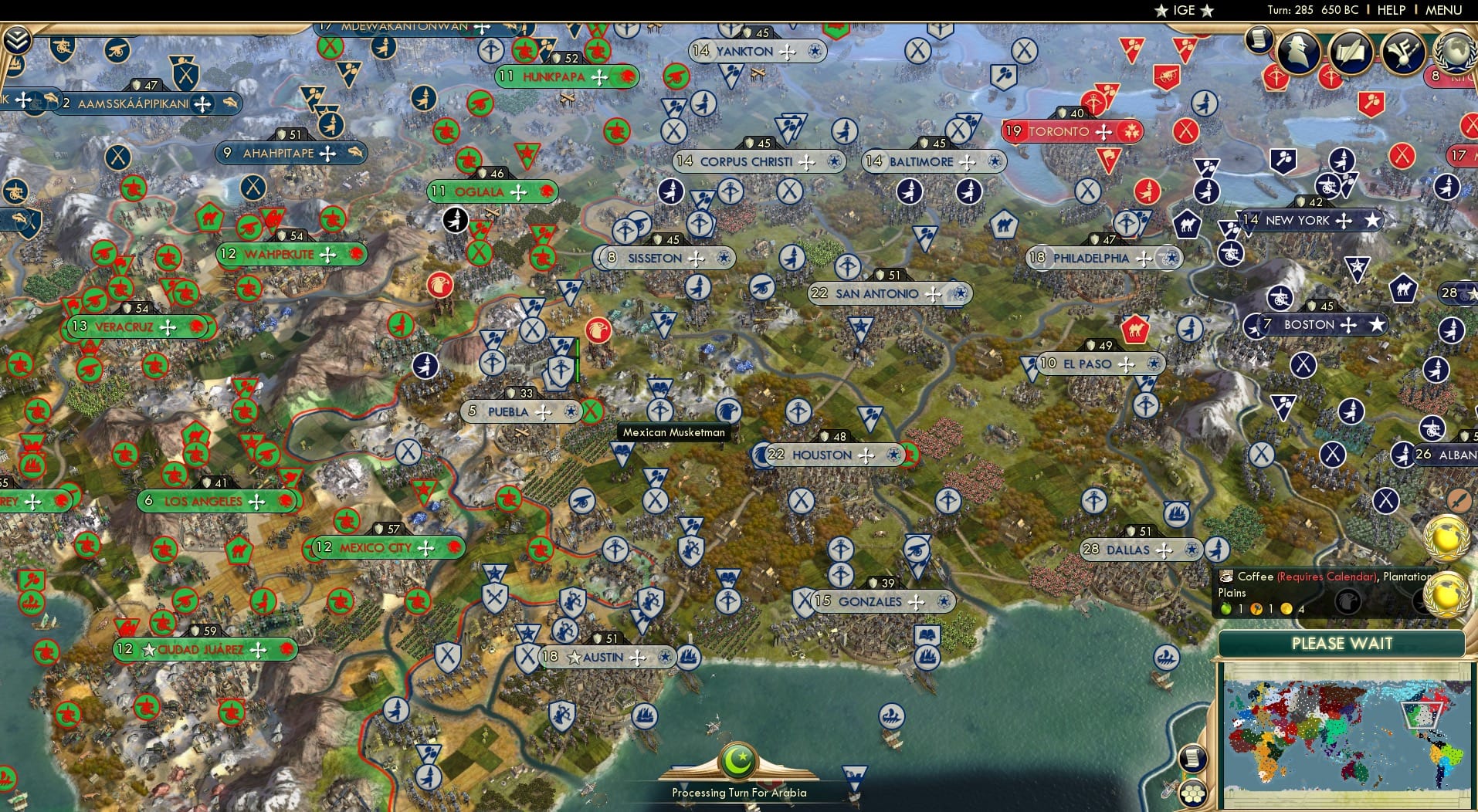
Task: Open the notification log scroll icon at top right
Action: [1257, 40]
